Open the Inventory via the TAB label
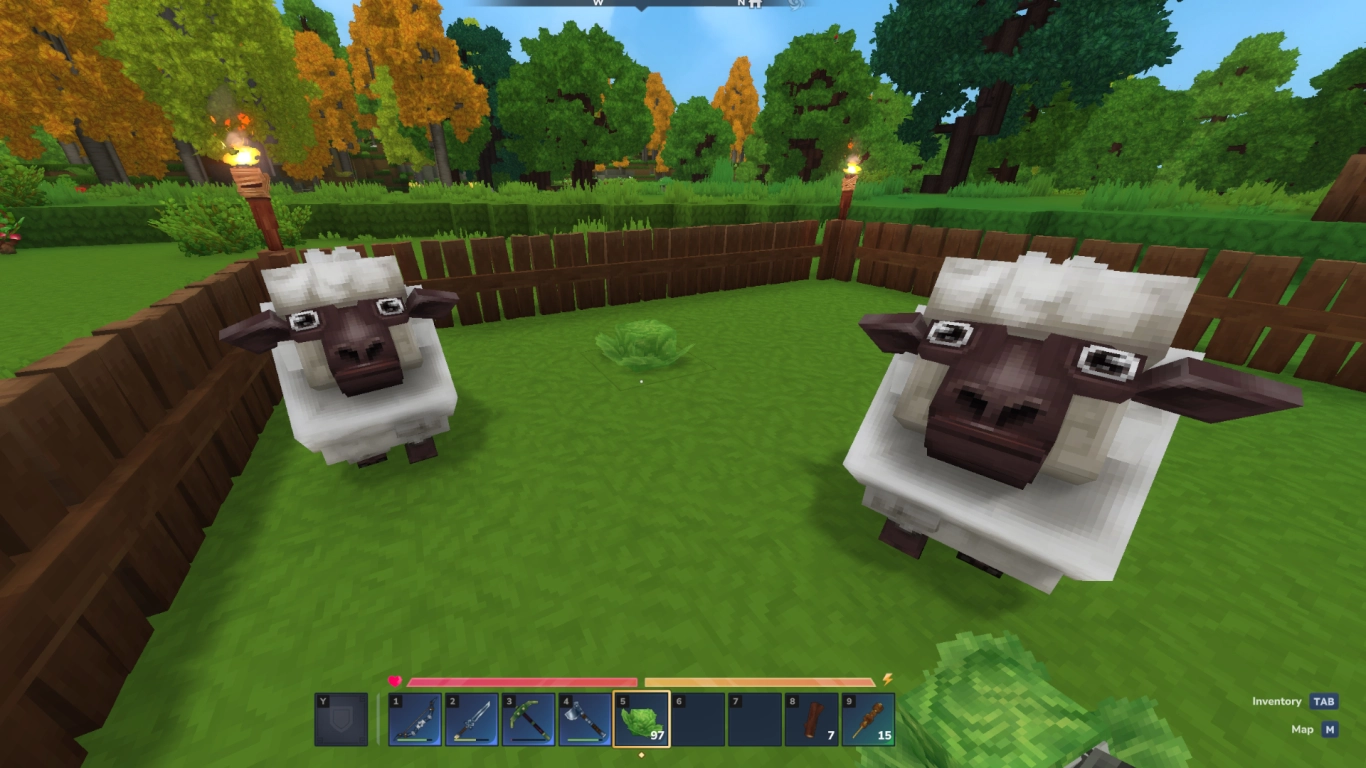The height and width of the screenshot is (768, 1366). (1322, 702)
